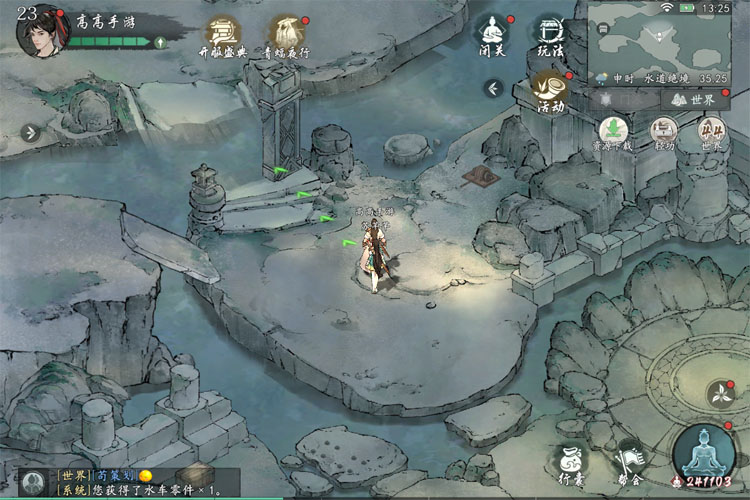Open the 帮会 guild menu
Viewport: 750px width, 500px height.
(x=629, y=462)
